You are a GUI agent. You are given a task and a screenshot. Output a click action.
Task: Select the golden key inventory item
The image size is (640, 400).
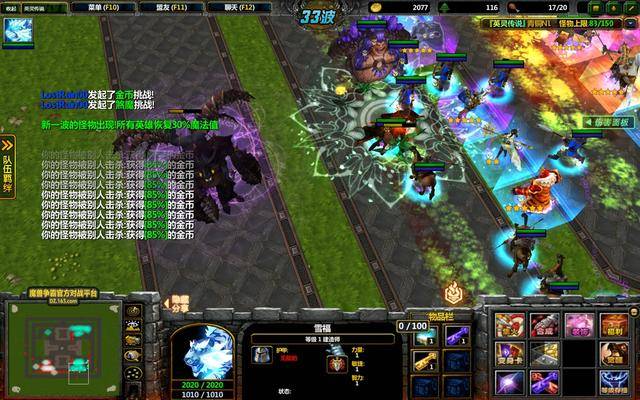click(x=425, y=361)
